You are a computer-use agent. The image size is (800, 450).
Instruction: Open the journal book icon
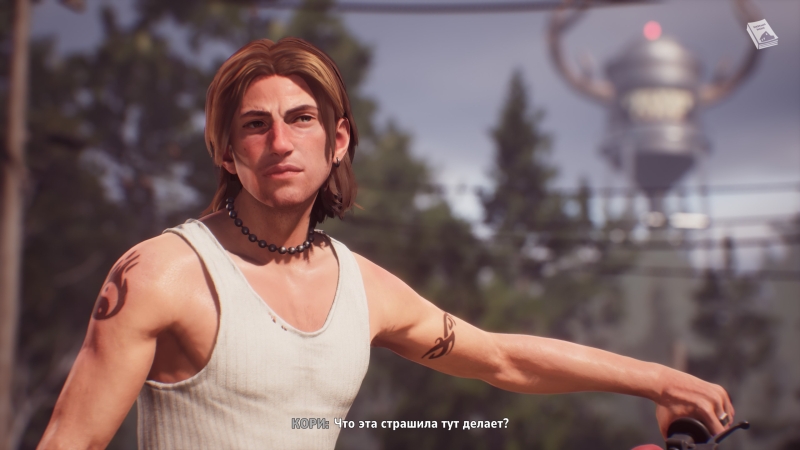pyautogui.click(x=762, y=34)
